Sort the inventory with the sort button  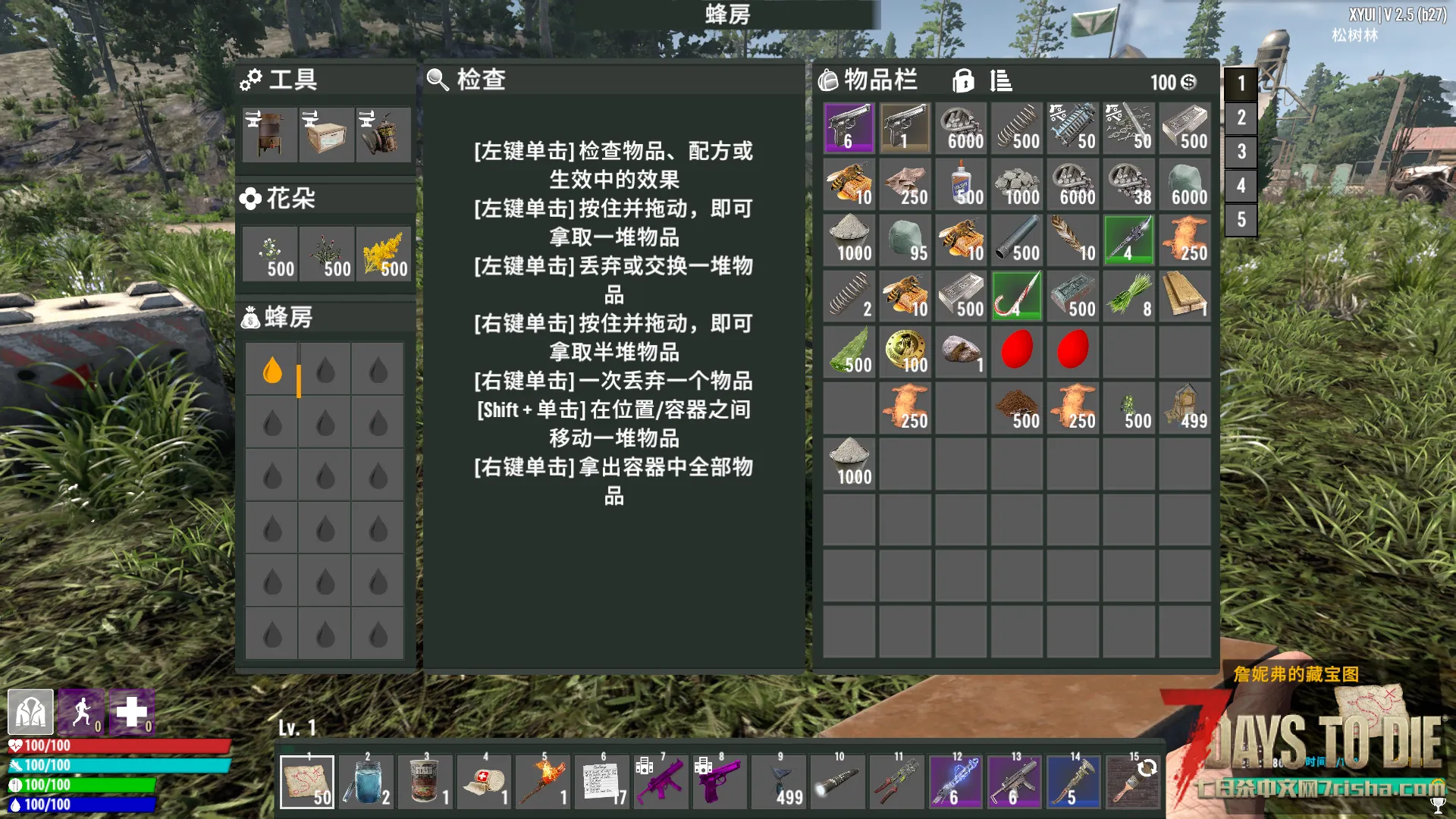pyautogui.click(x=1001, y=80)
